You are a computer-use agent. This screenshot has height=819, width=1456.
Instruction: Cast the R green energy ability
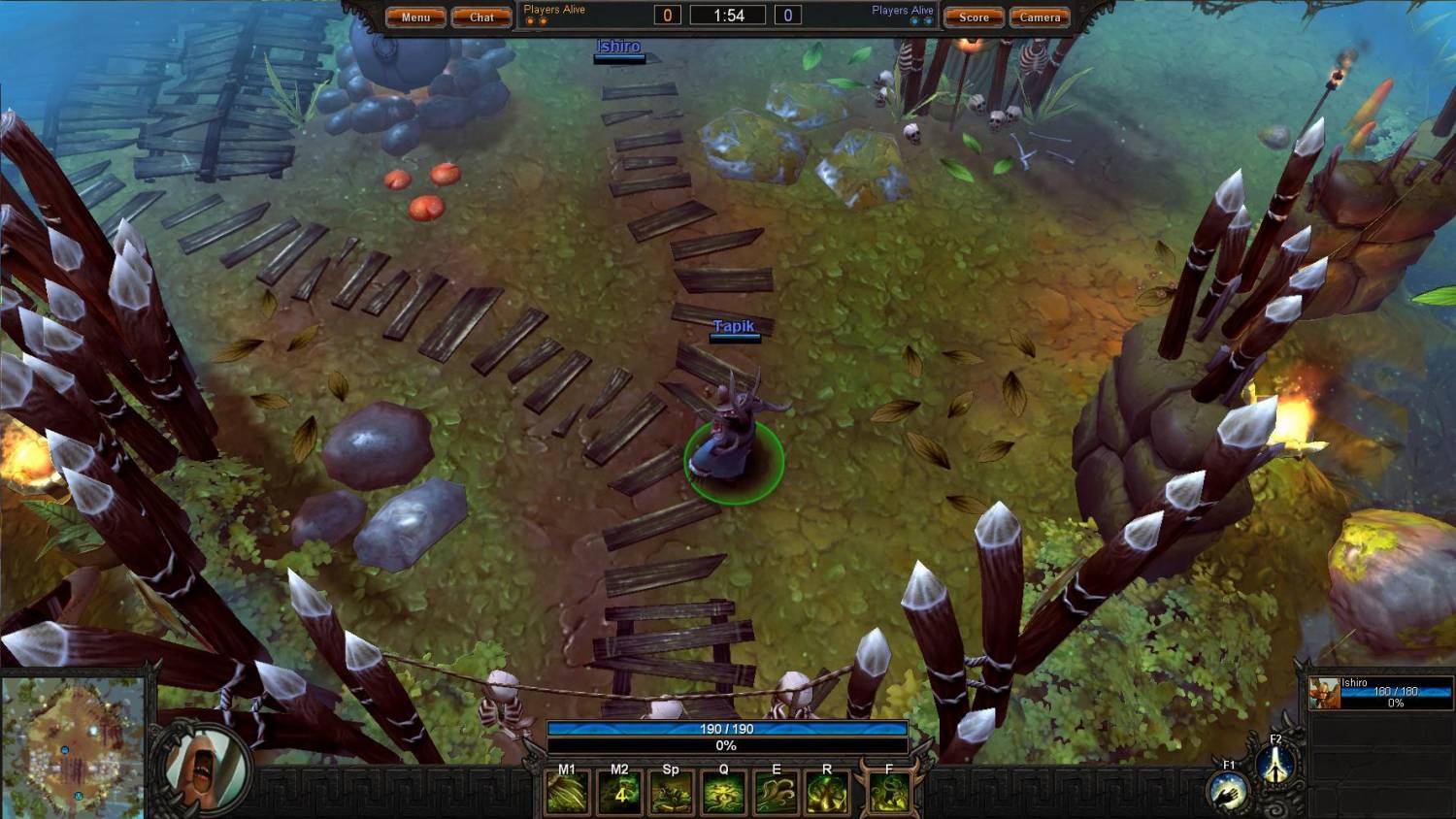coord(827,794)
